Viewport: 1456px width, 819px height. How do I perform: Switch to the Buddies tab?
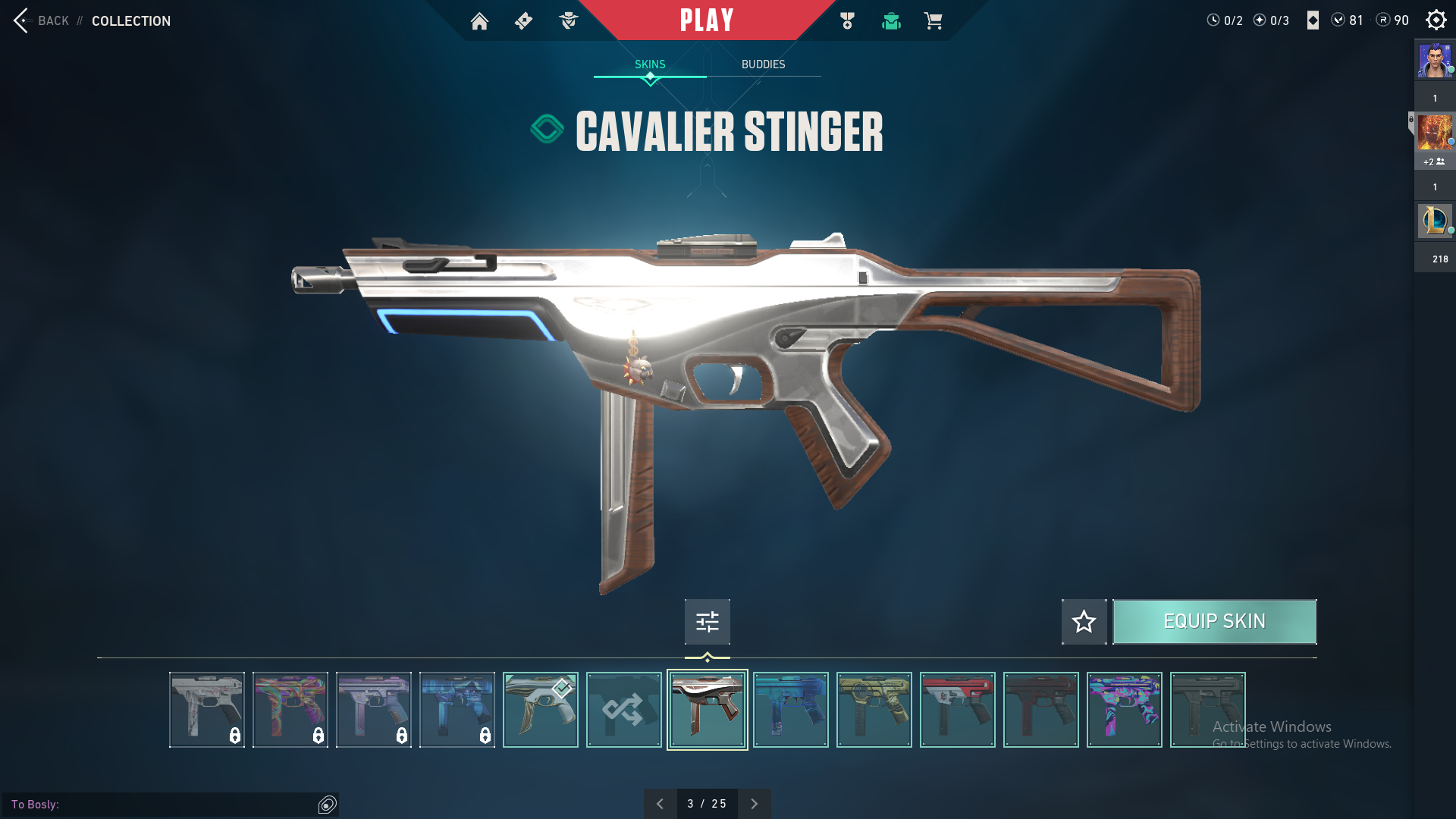click(763, 64)
